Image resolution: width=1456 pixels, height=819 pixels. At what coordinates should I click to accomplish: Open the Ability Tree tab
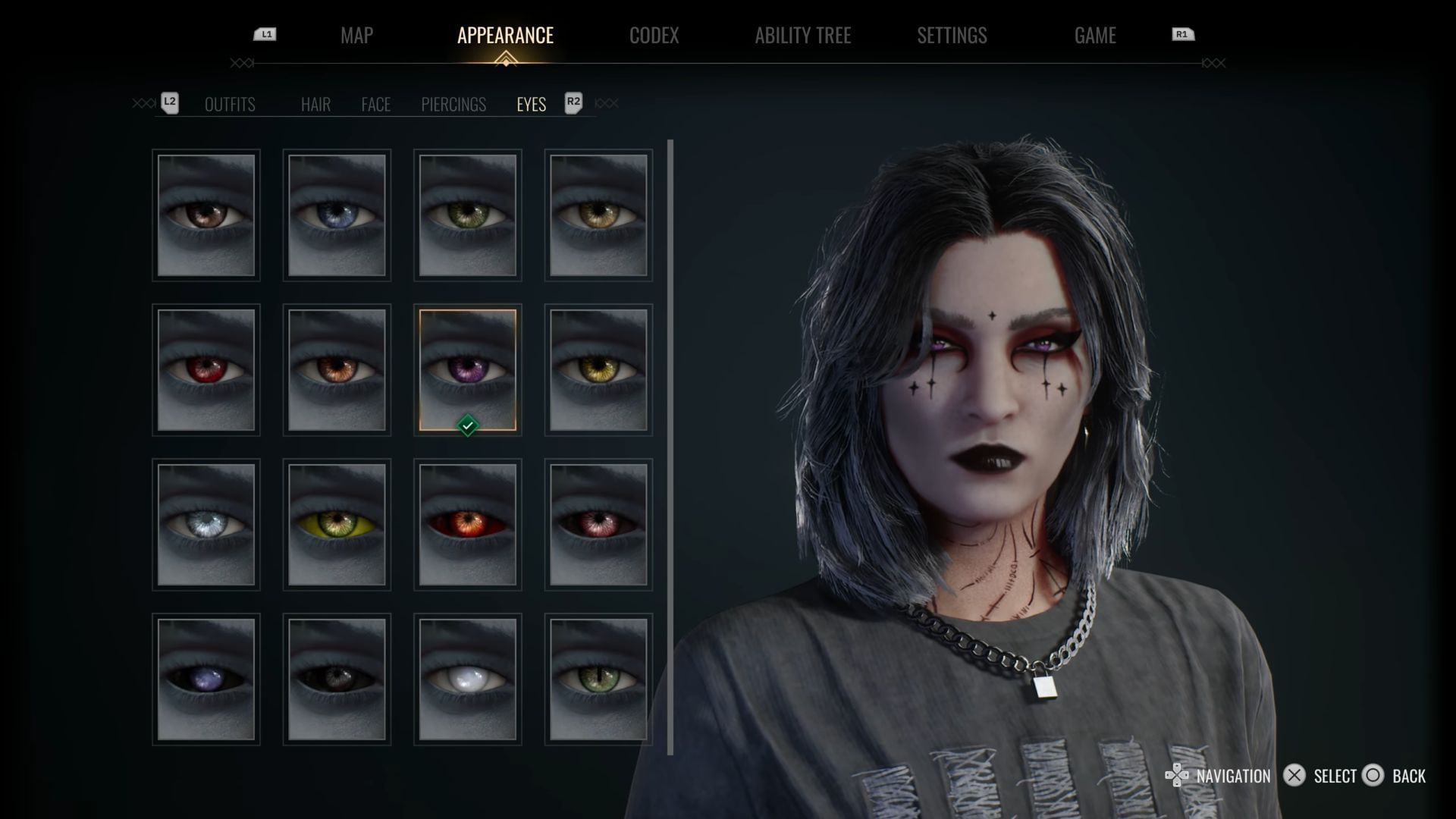click(802, 36)
